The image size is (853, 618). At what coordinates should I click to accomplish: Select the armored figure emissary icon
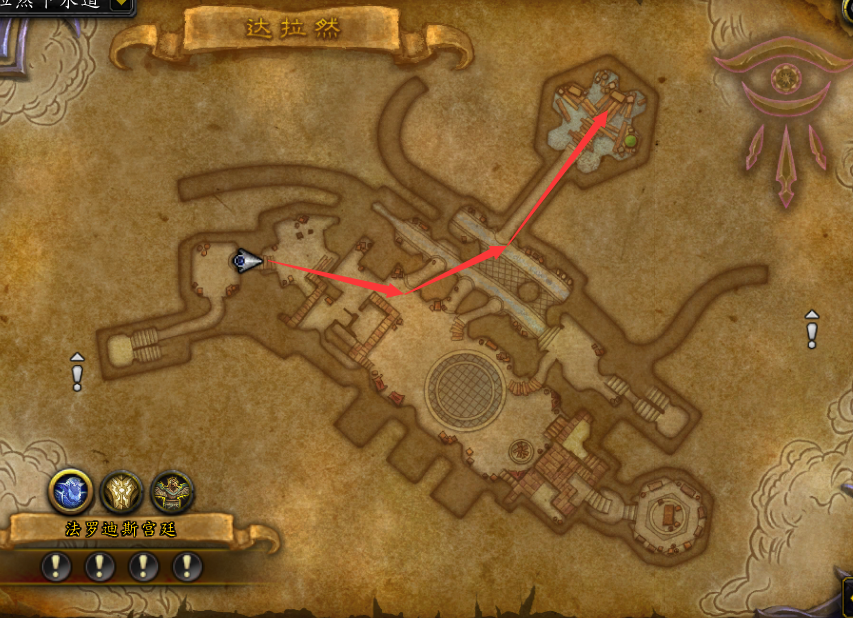171,492
